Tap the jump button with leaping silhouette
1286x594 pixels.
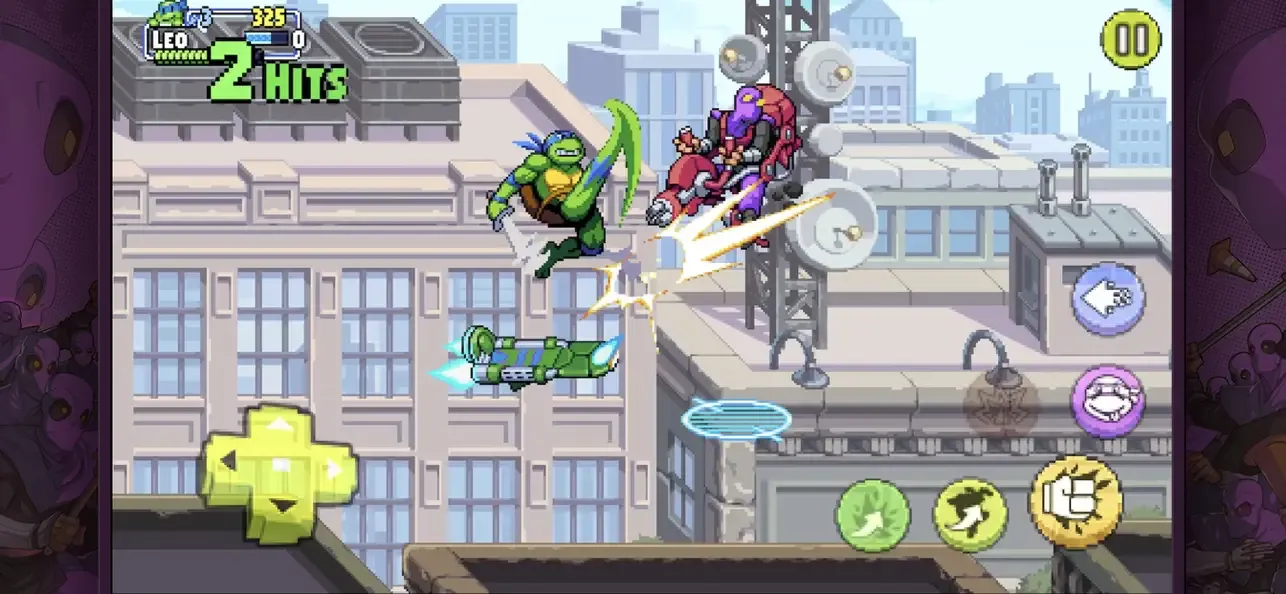[970, 514]
